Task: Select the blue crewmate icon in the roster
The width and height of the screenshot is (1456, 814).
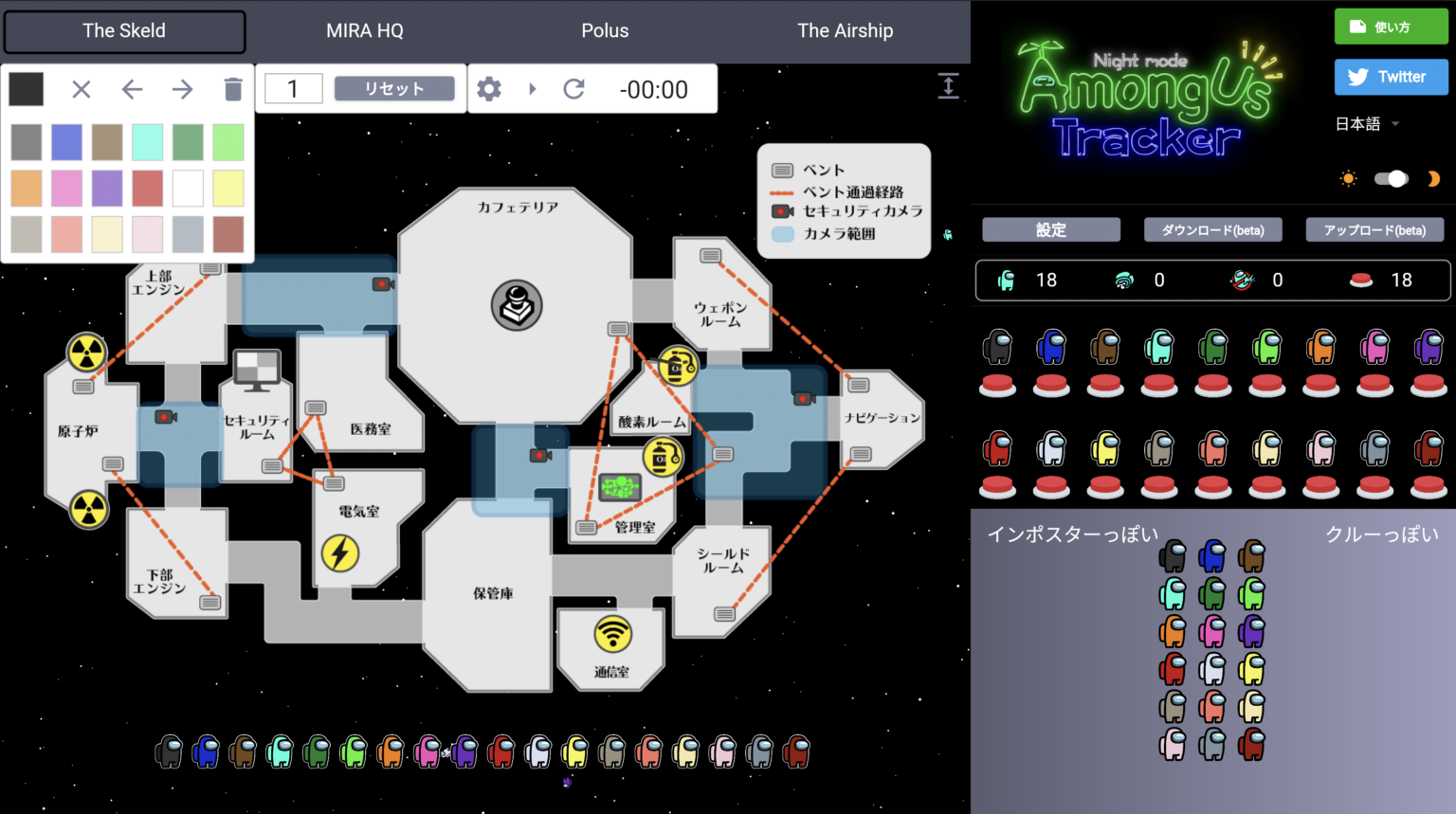Action: [x=1052, y=346]
